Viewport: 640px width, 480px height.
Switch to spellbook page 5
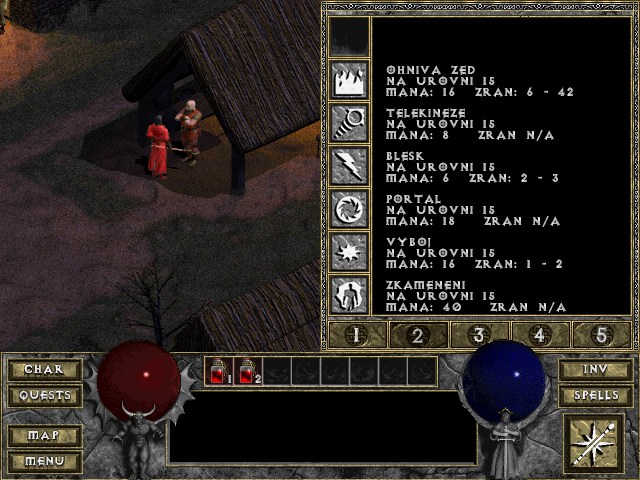603,335
